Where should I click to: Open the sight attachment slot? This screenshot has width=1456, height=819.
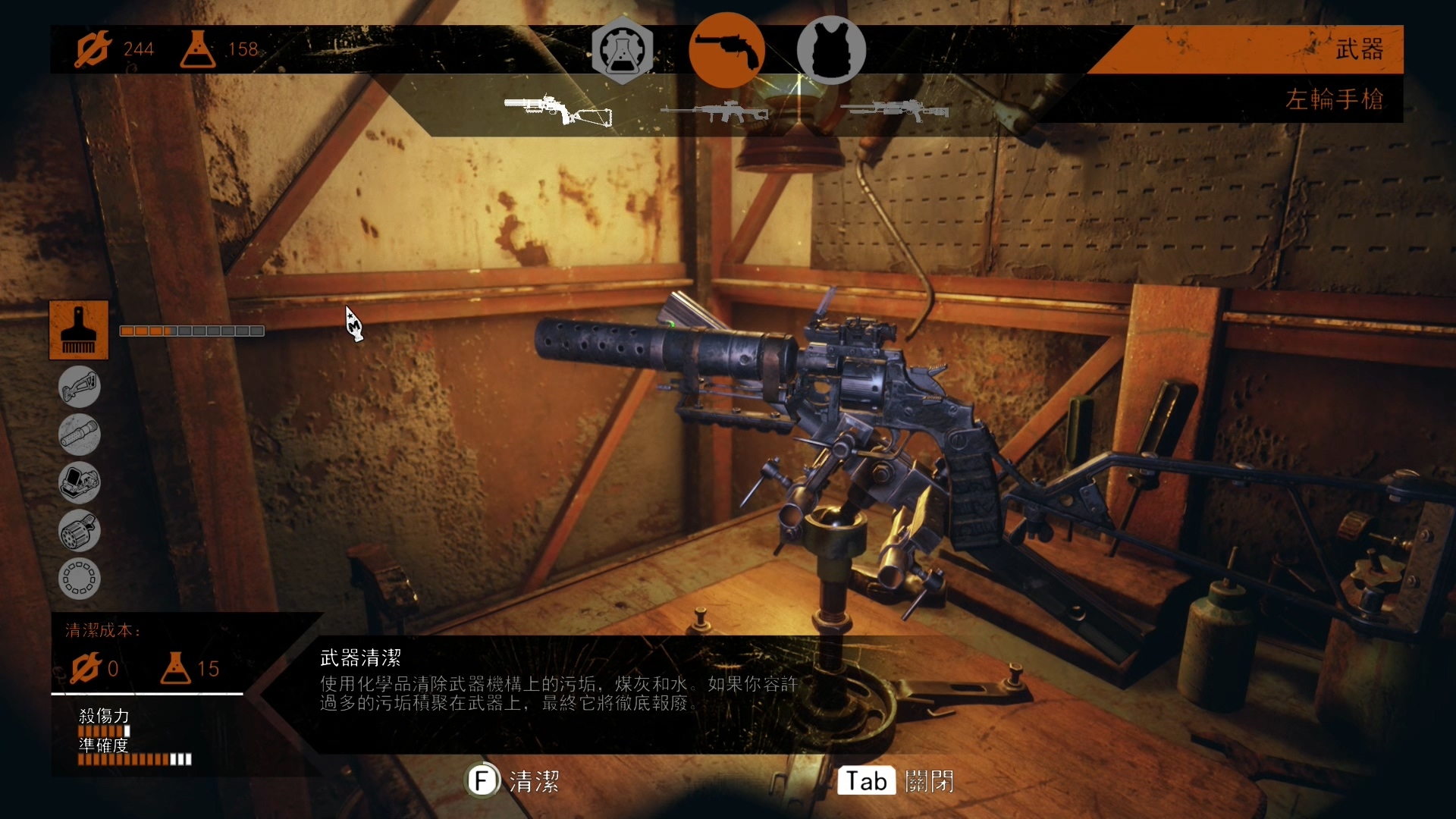tap(79, 483)
